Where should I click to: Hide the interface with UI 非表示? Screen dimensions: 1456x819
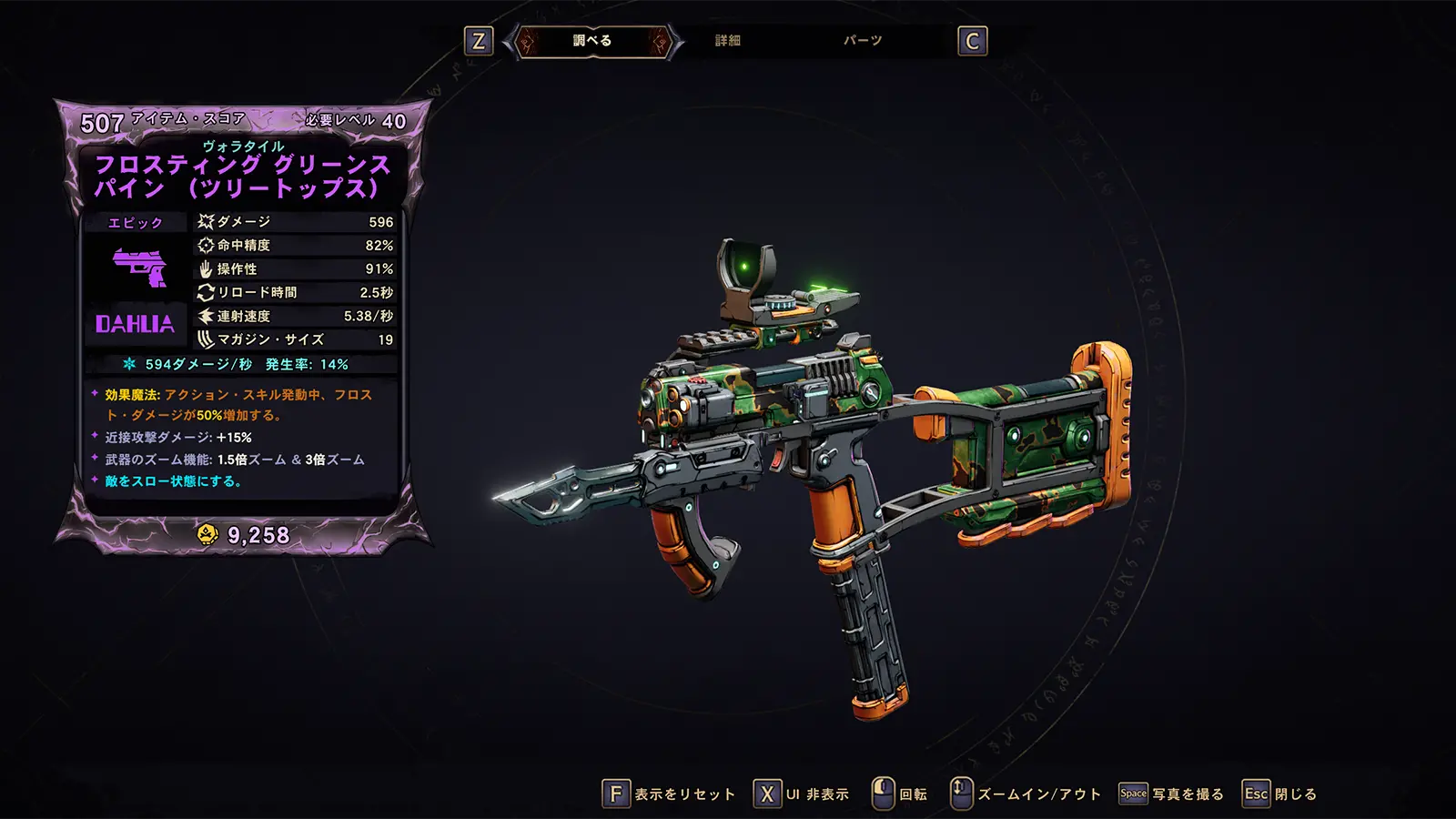pyautogui.click(x=802, y=794)
